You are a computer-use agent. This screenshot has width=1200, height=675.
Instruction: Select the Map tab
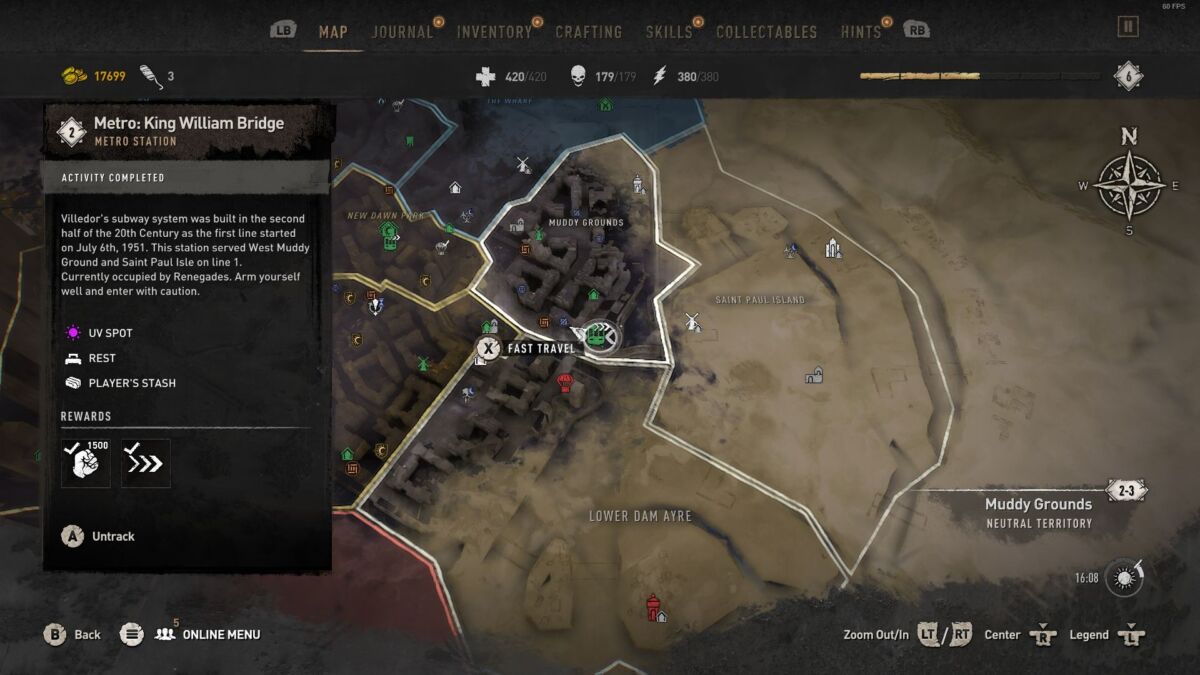(333, 32)
